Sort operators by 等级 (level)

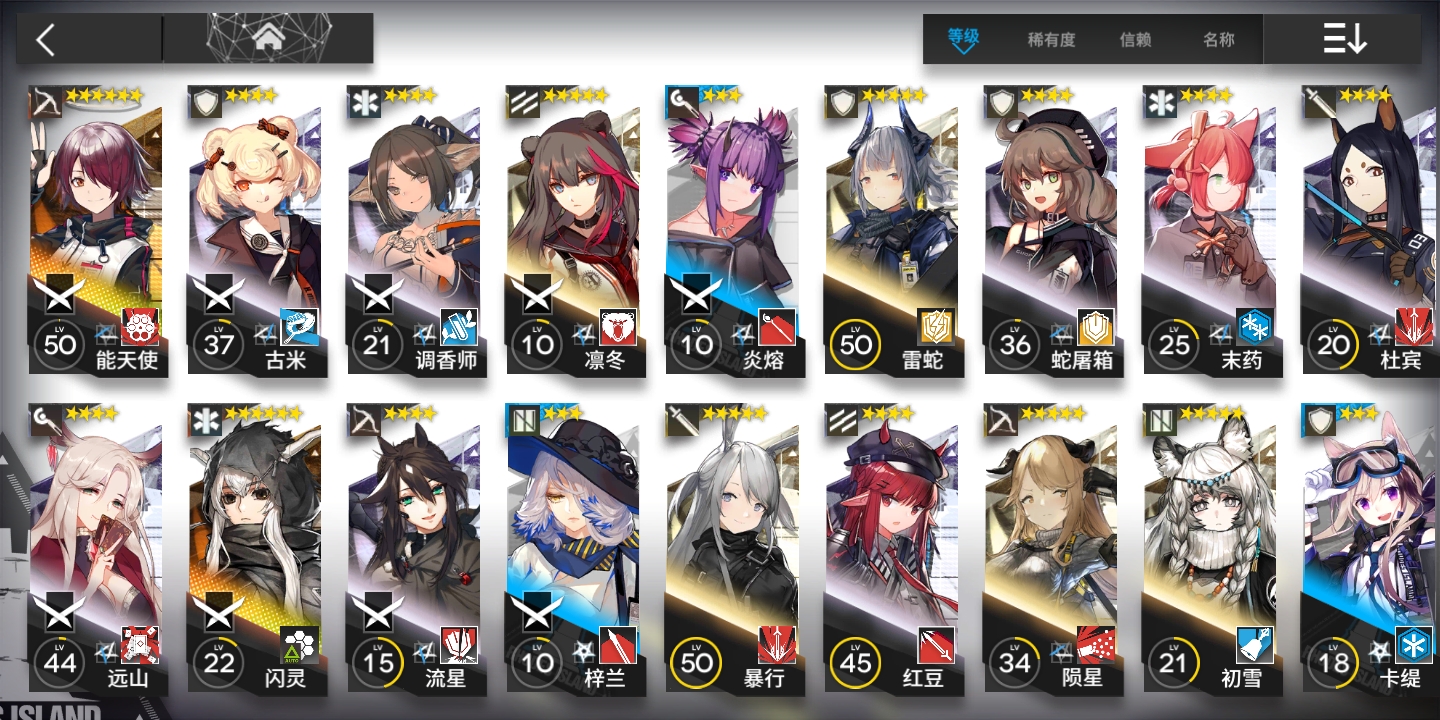click(x=963, y=39)
